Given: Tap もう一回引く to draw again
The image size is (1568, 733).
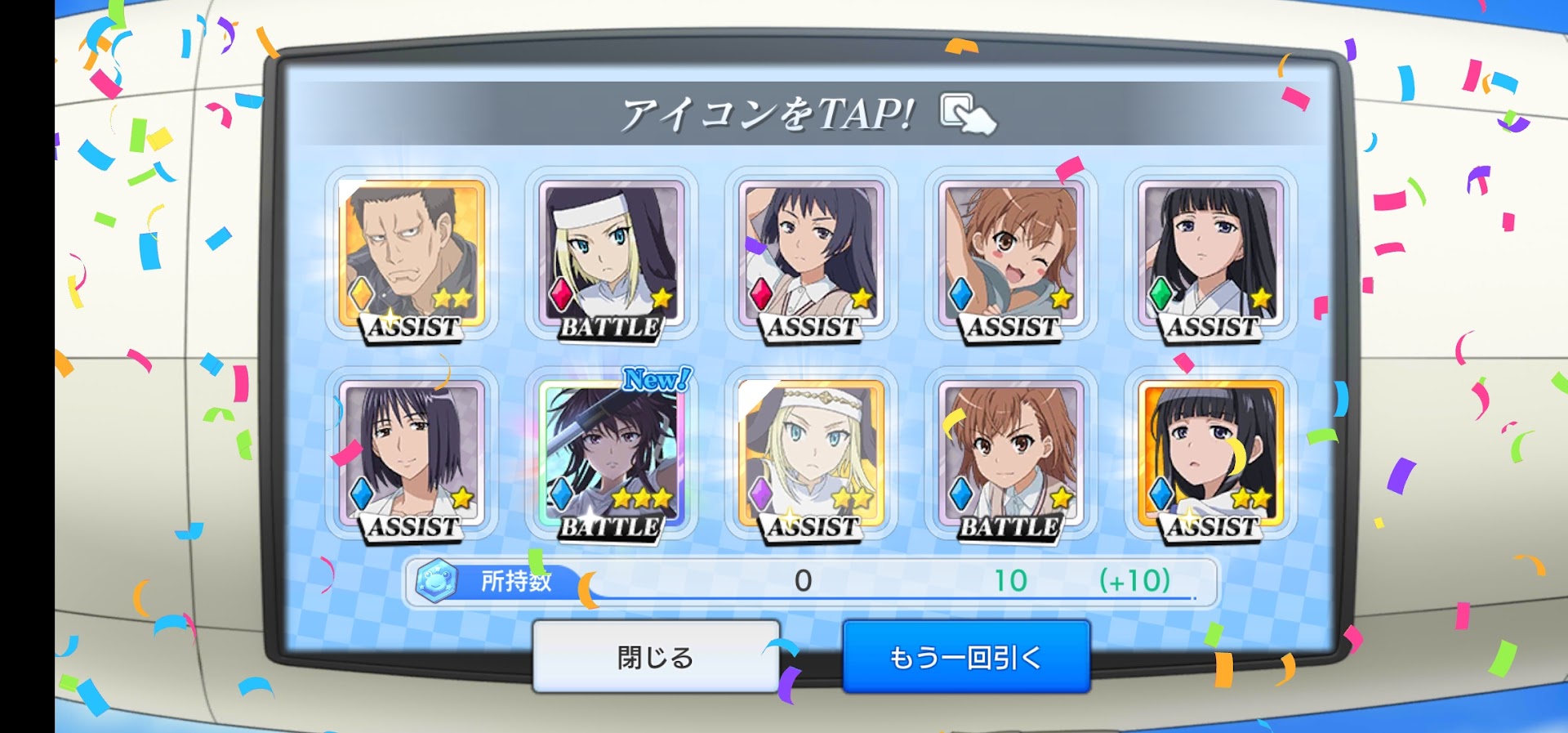Looking at the screenshot, I should coord(966,656).
